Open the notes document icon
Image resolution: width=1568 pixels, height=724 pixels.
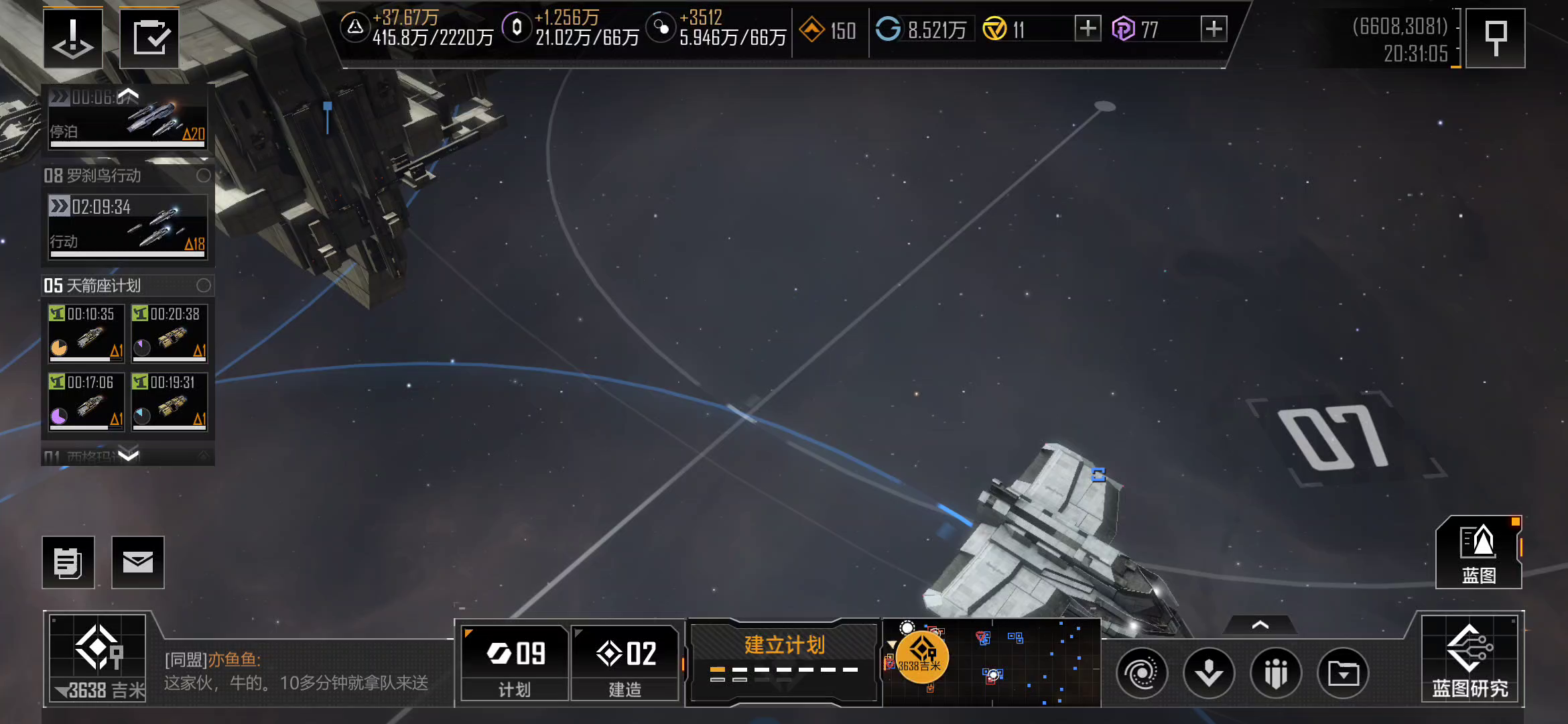click(x=68, y=562)
